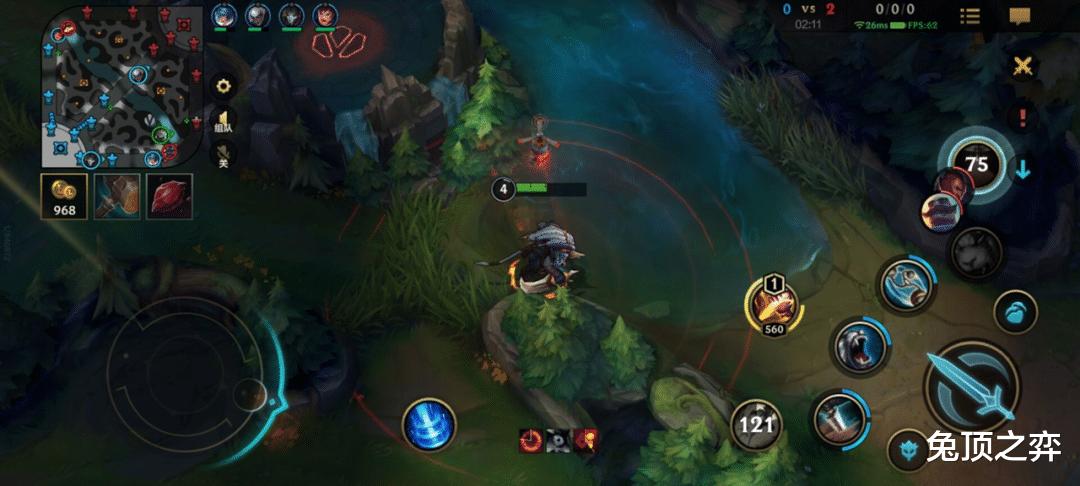
Task: Buy the suggested item costing 560
Action: pyautogui.click(x=773, y=304)
